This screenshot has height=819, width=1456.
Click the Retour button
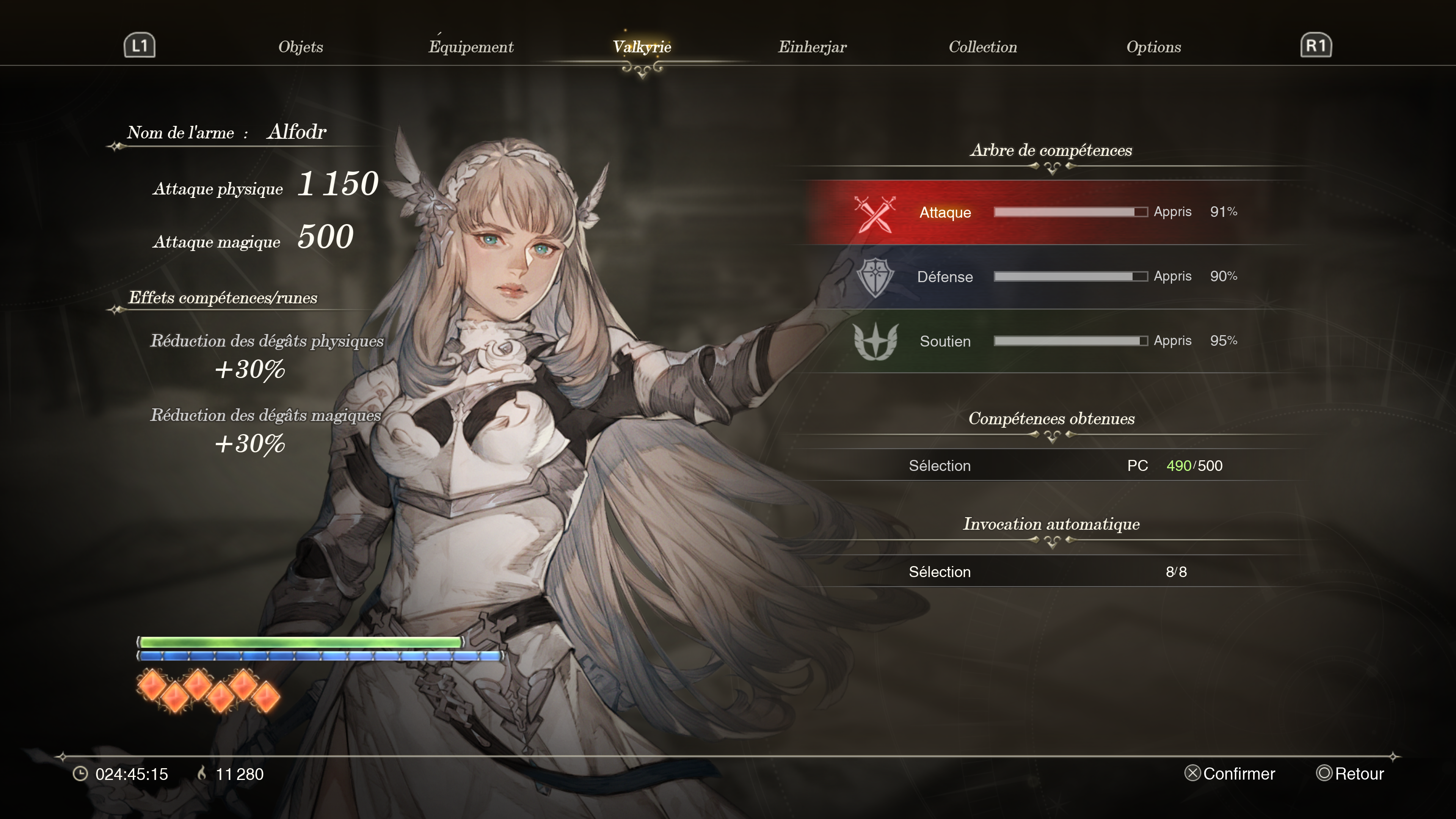(1350, 773)
